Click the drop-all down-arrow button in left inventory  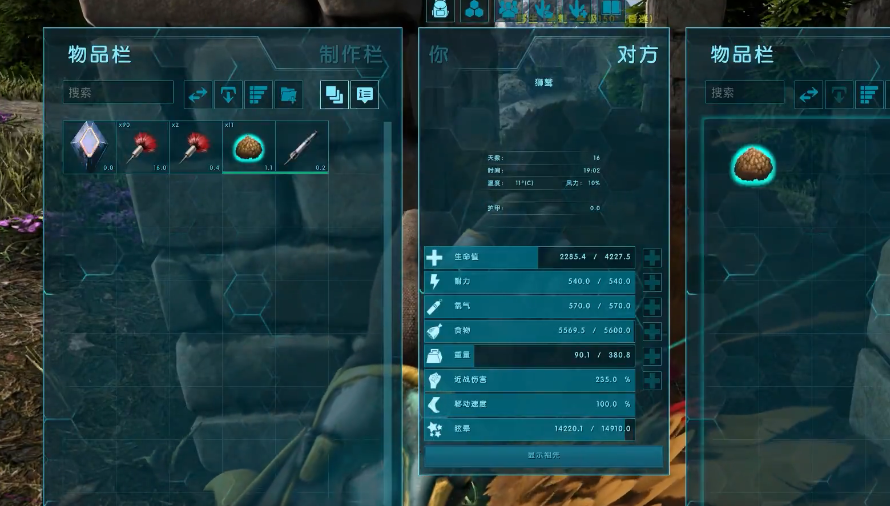pos(228,95)
